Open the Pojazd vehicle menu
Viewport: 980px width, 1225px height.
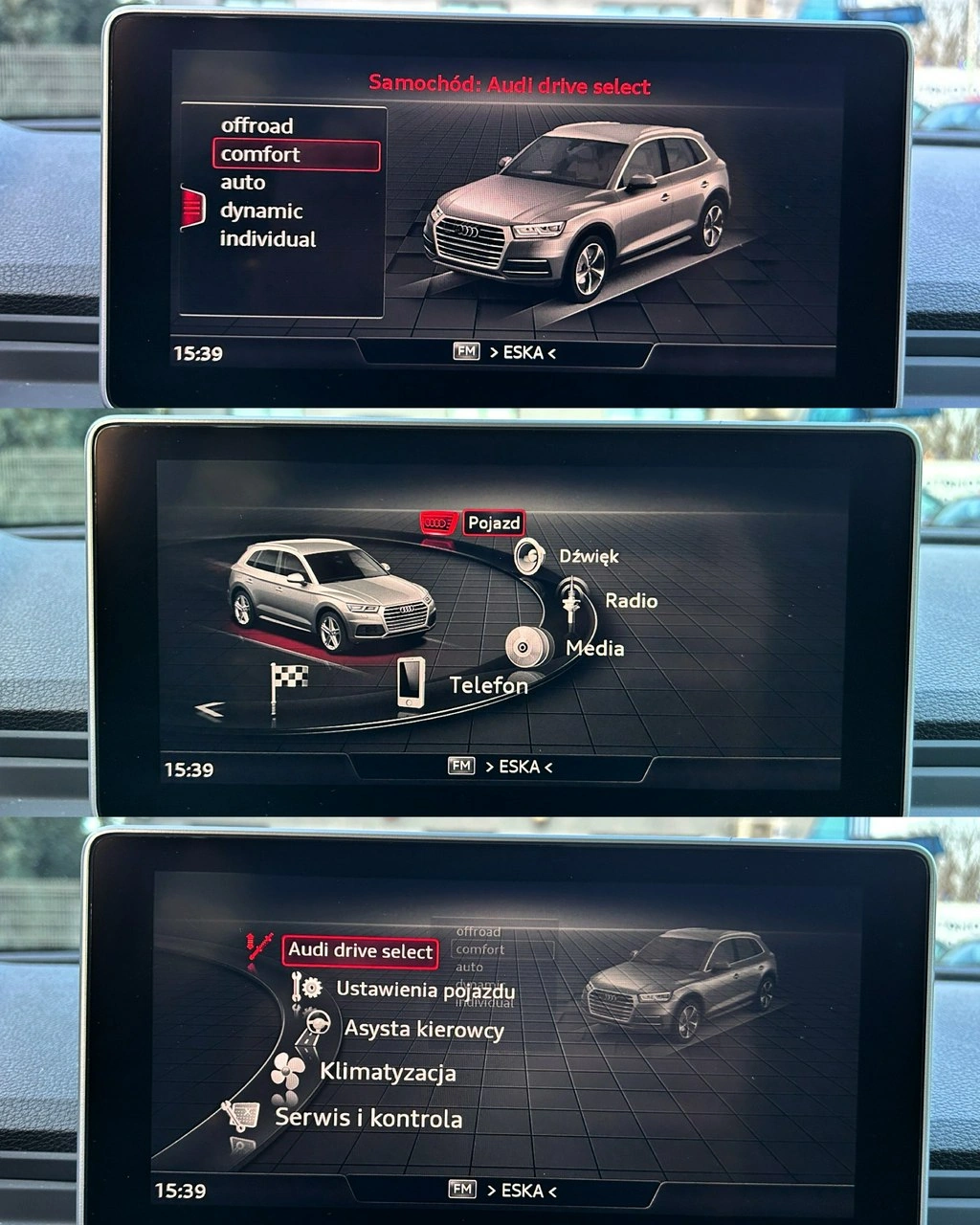(494, 523)
